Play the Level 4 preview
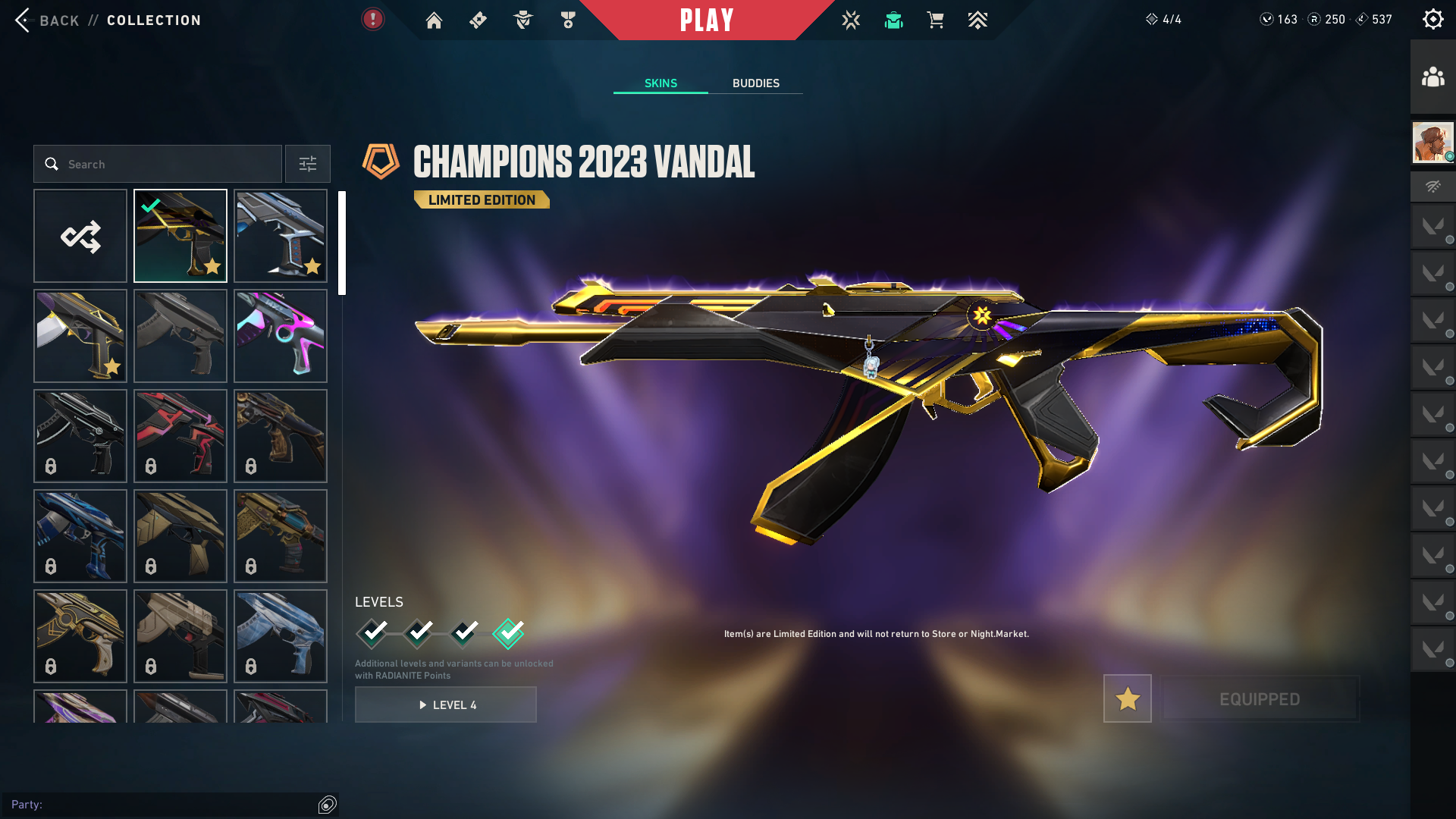 [x=446, y=704]
